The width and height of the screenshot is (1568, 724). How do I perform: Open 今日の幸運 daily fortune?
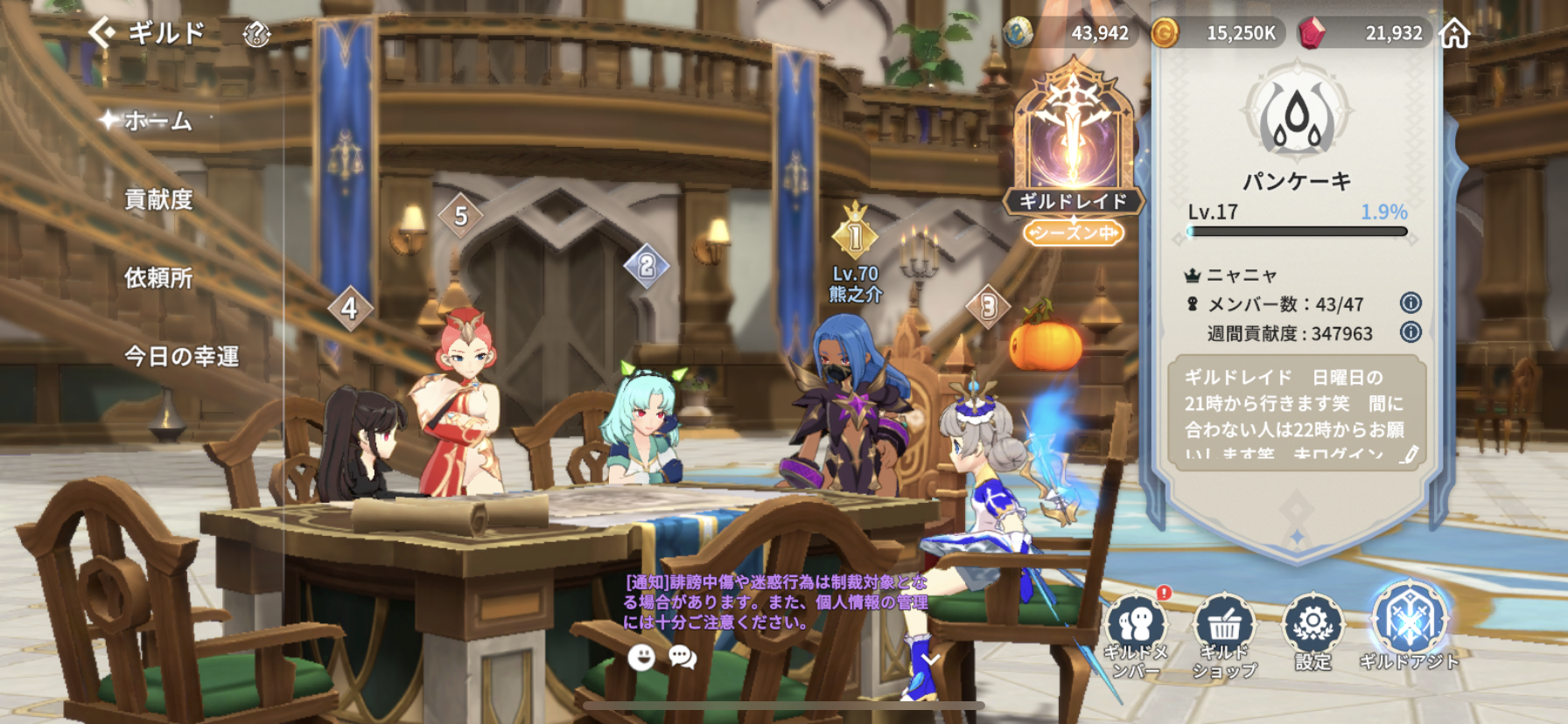click(x=181, y=357)
